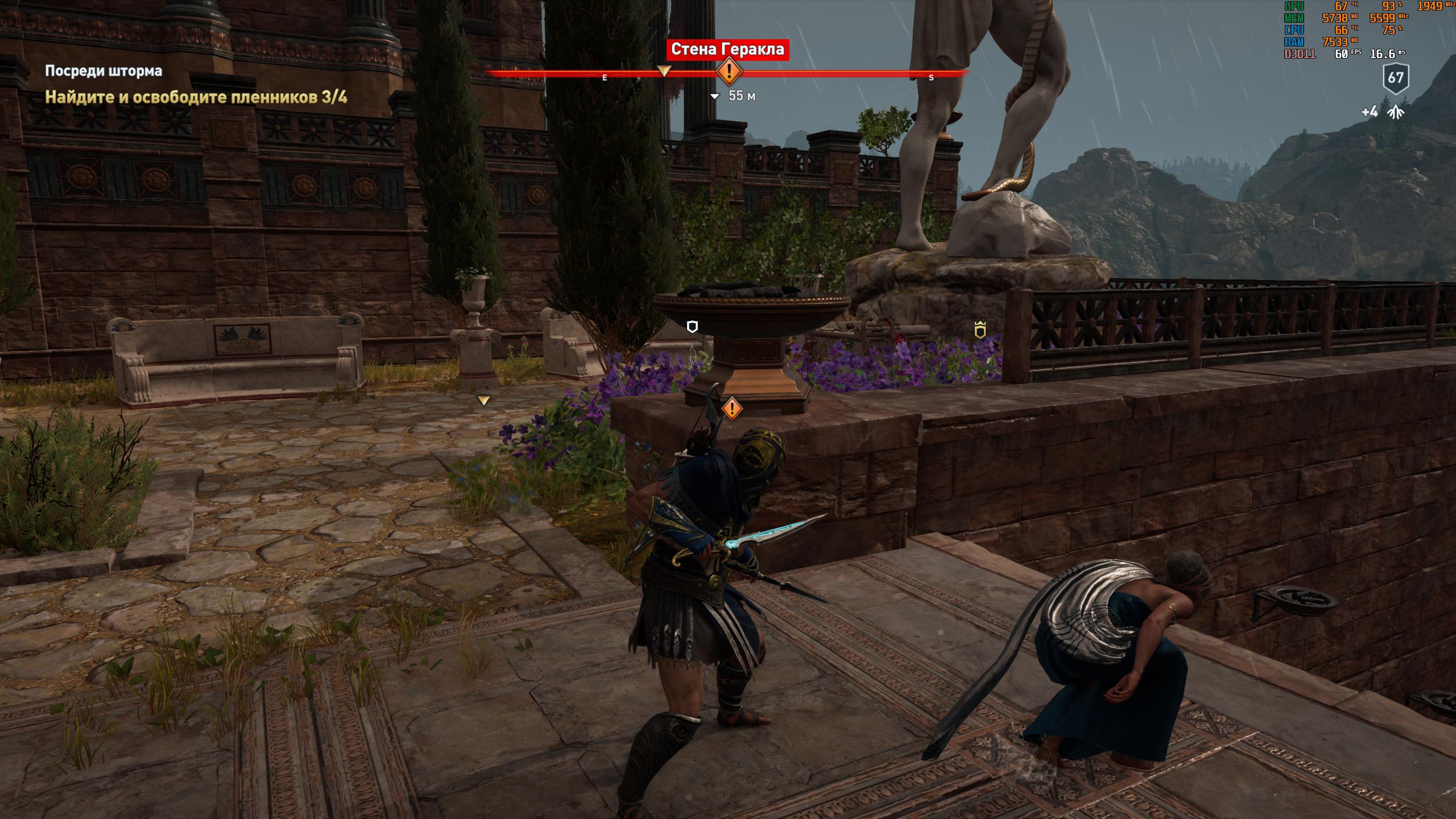This screenshot has height=819, width=1456.
Task: Click the white shield enemy marker
Action: pyautogui.click(x=692, y=326)
